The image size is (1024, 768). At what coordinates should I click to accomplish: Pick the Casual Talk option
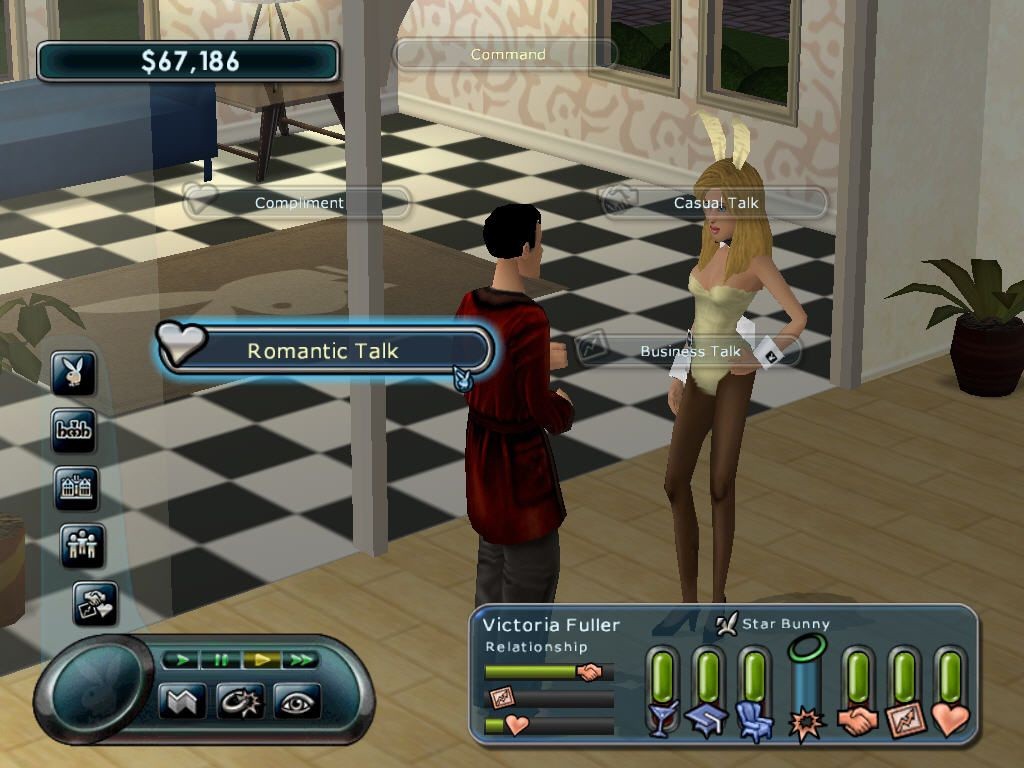click(715, 203)
